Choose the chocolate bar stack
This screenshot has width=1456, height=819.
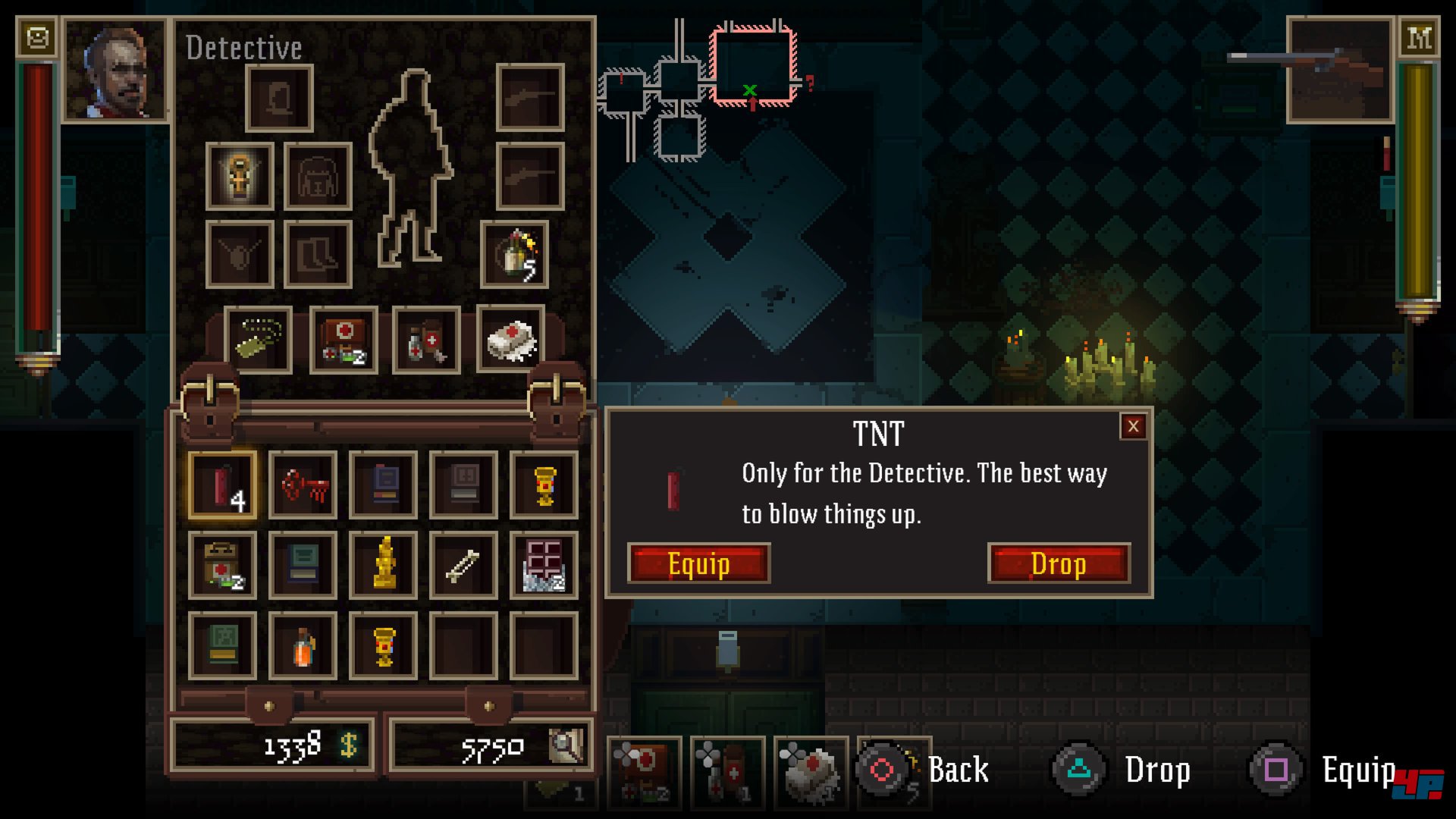tap(544, 565)
